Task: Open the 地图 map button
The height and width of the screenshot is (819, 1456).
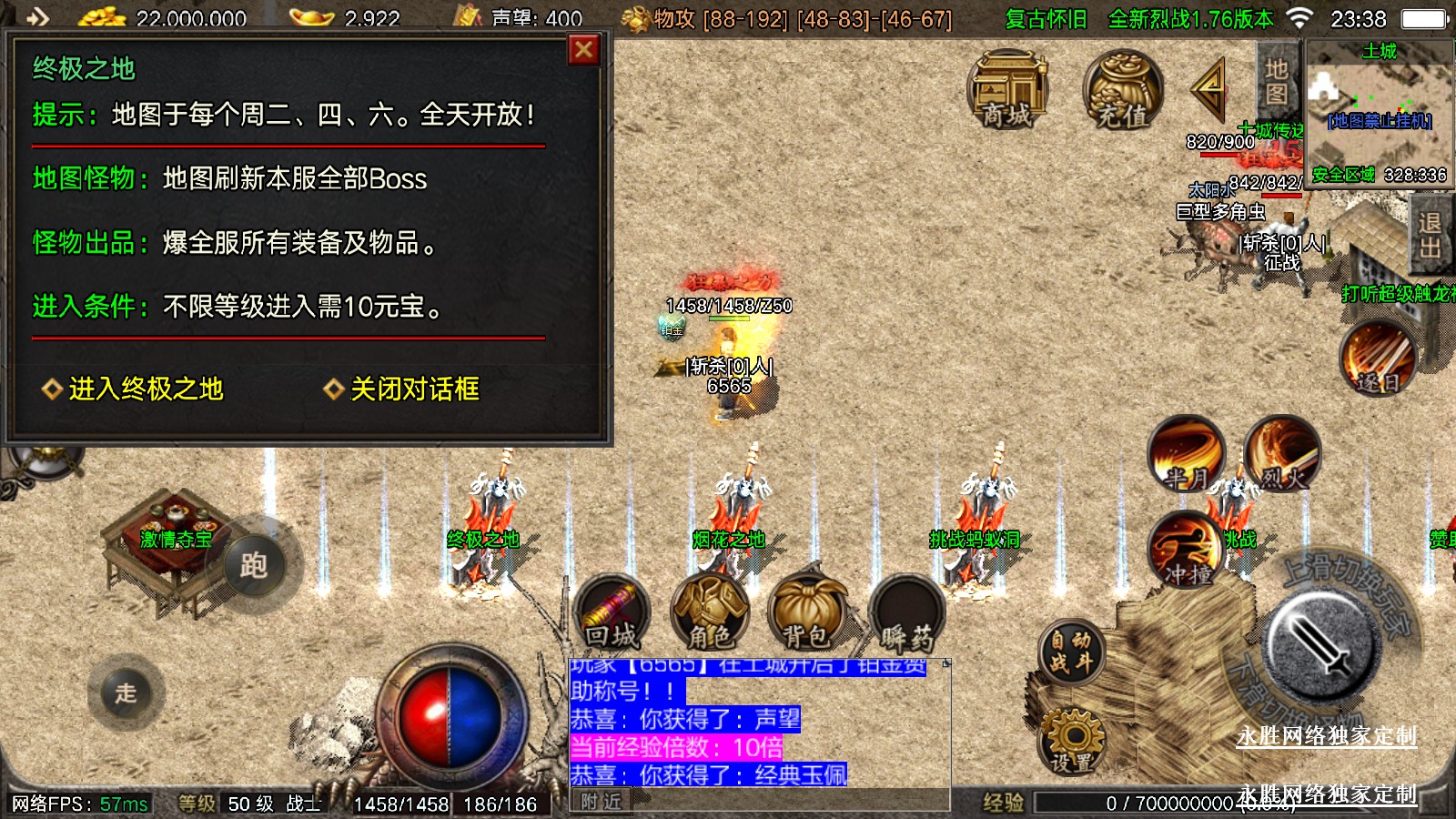Action: click(x=1276, y=82)
